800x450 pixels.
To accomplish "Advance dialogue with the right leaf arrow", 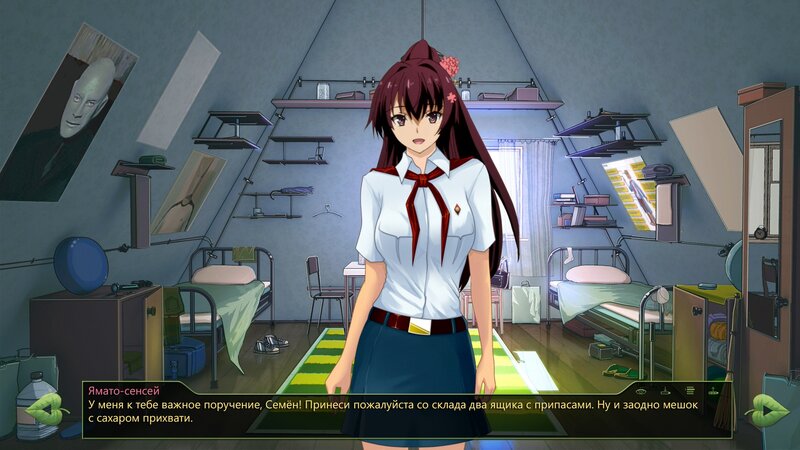I will (x=767, y=408).
